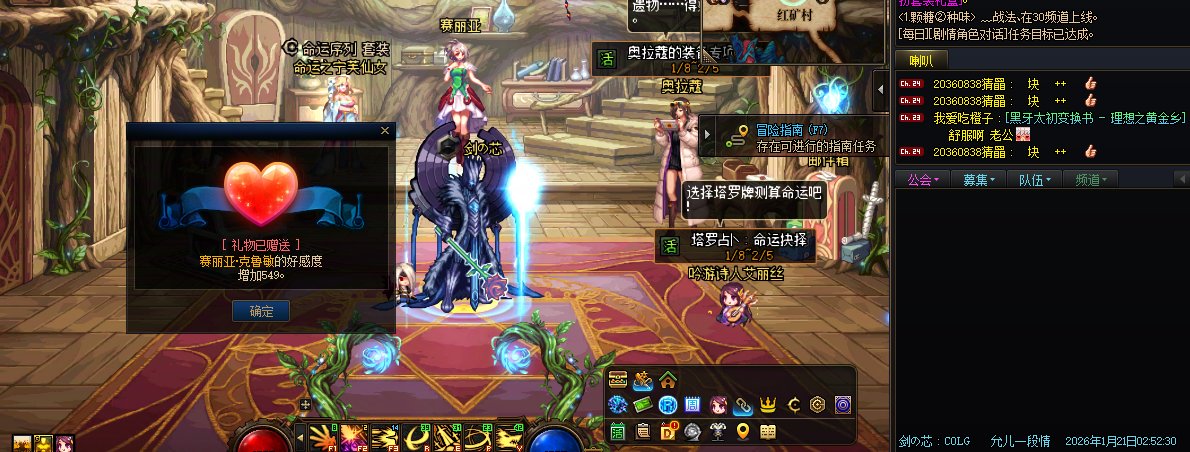Open the orange map pin icon
Screen dimensions: 1190x452
743,431
